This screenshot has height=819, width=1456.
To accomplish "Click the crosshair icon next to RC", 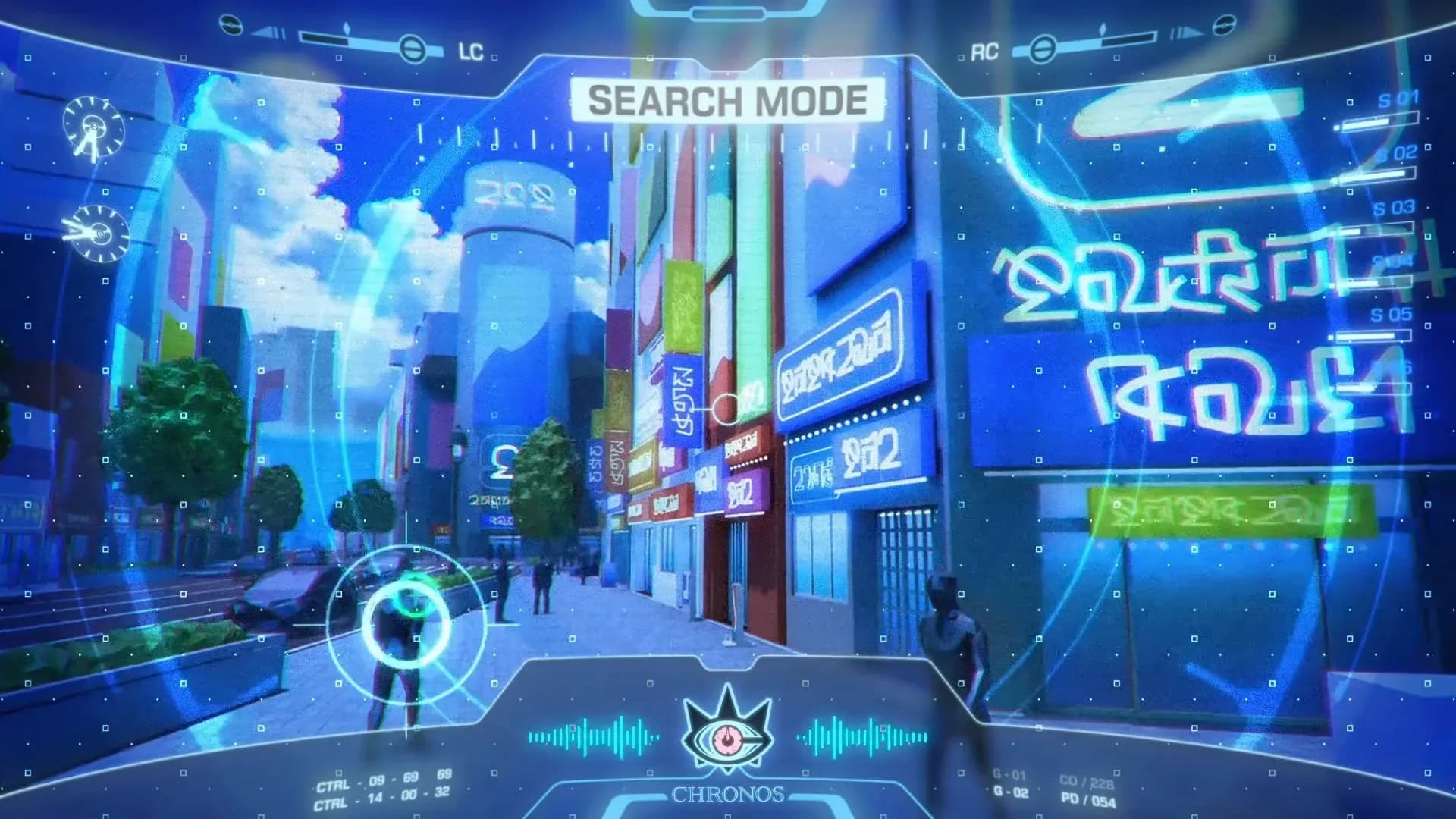I will click(1043, 50).
